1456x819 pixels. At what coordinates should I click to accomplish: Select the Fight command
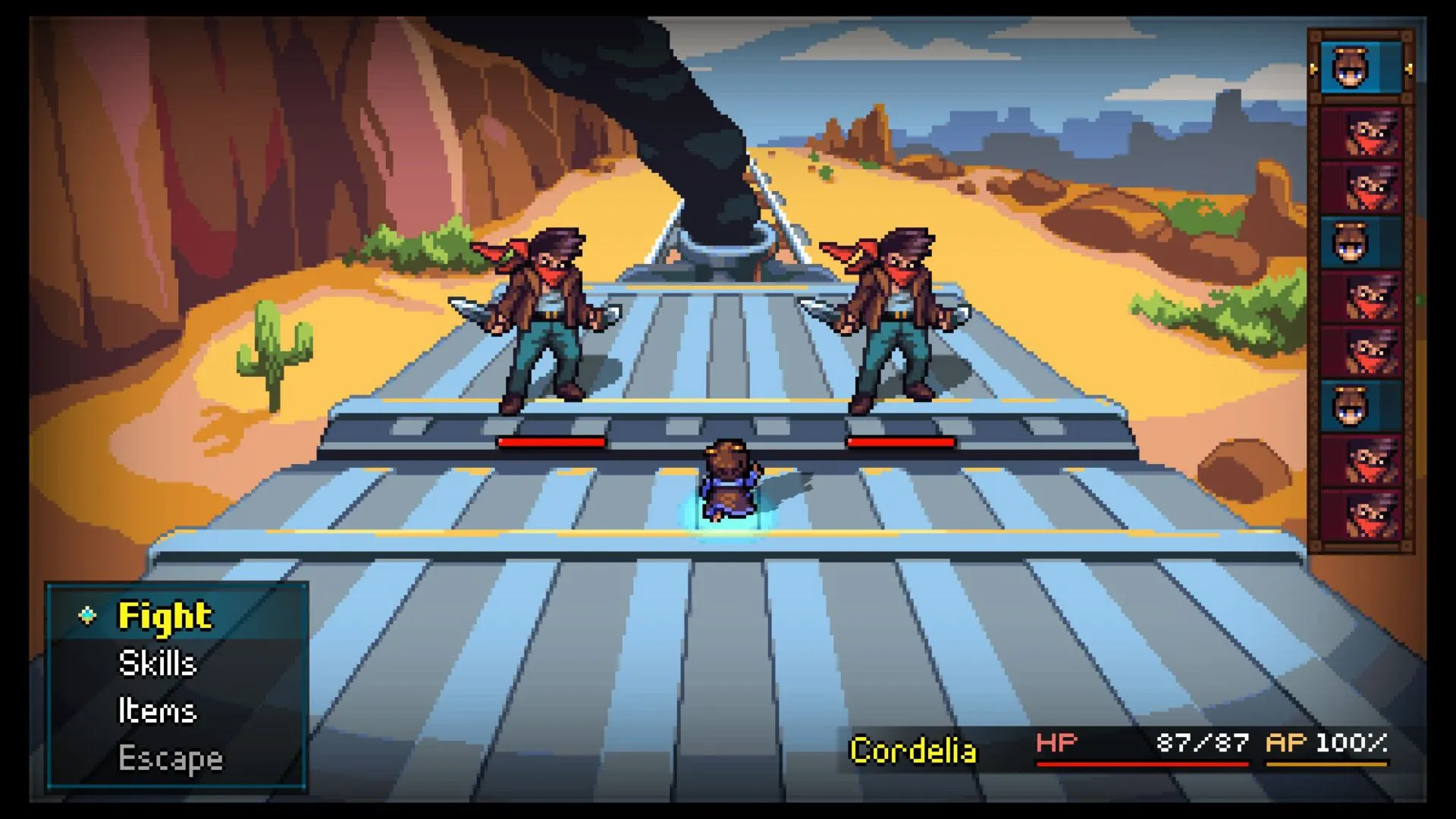(165, 616)
